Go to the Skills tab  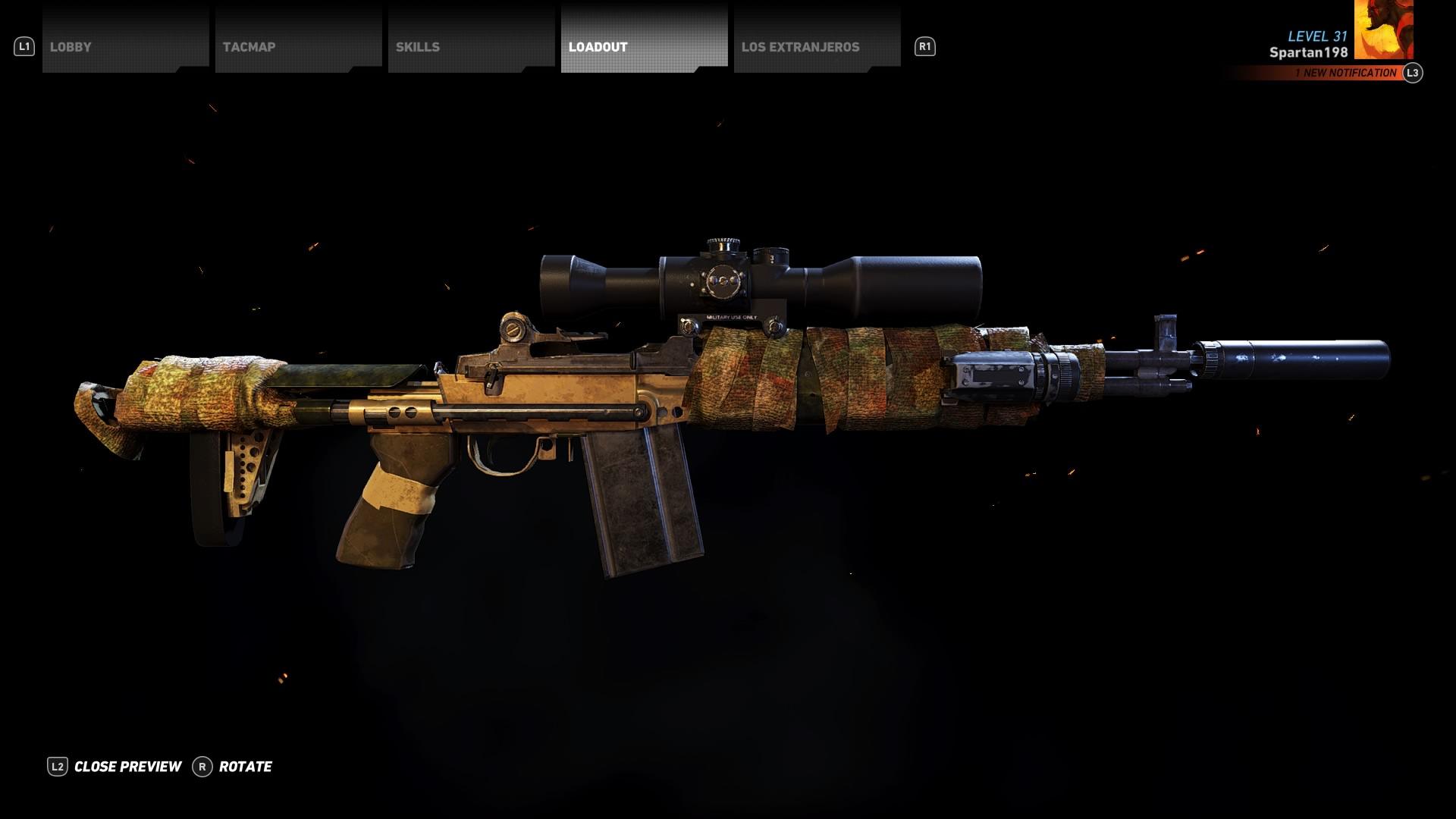(x=471, y=46)
